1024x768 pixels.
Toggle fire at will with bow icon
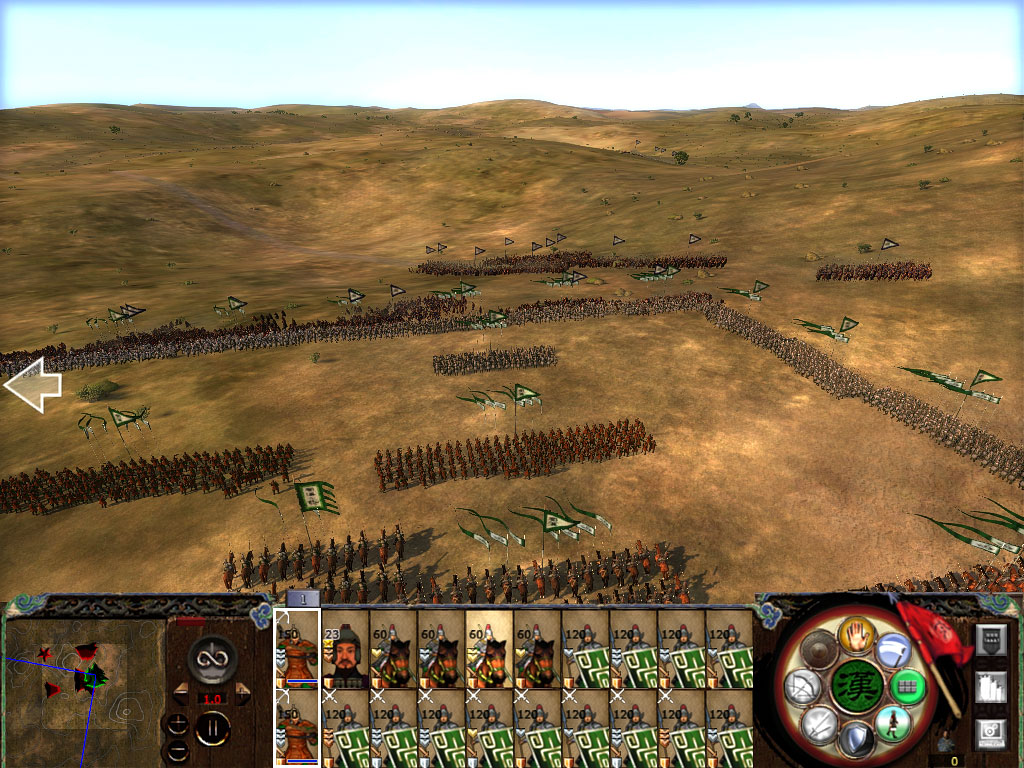(x=802, y=687)
